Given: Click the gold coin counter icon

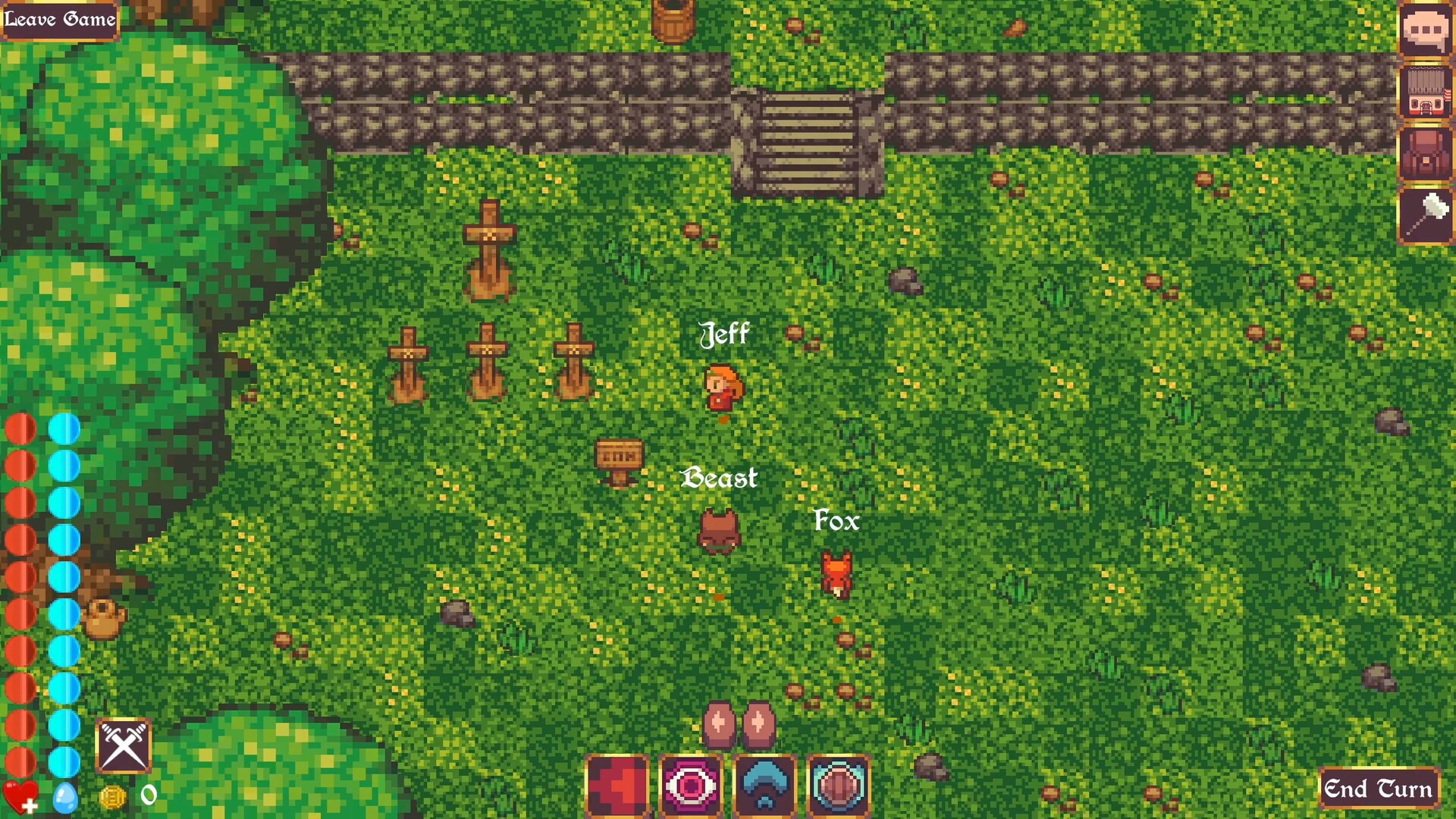Looking at the screenshot, I should pos(112,796).
